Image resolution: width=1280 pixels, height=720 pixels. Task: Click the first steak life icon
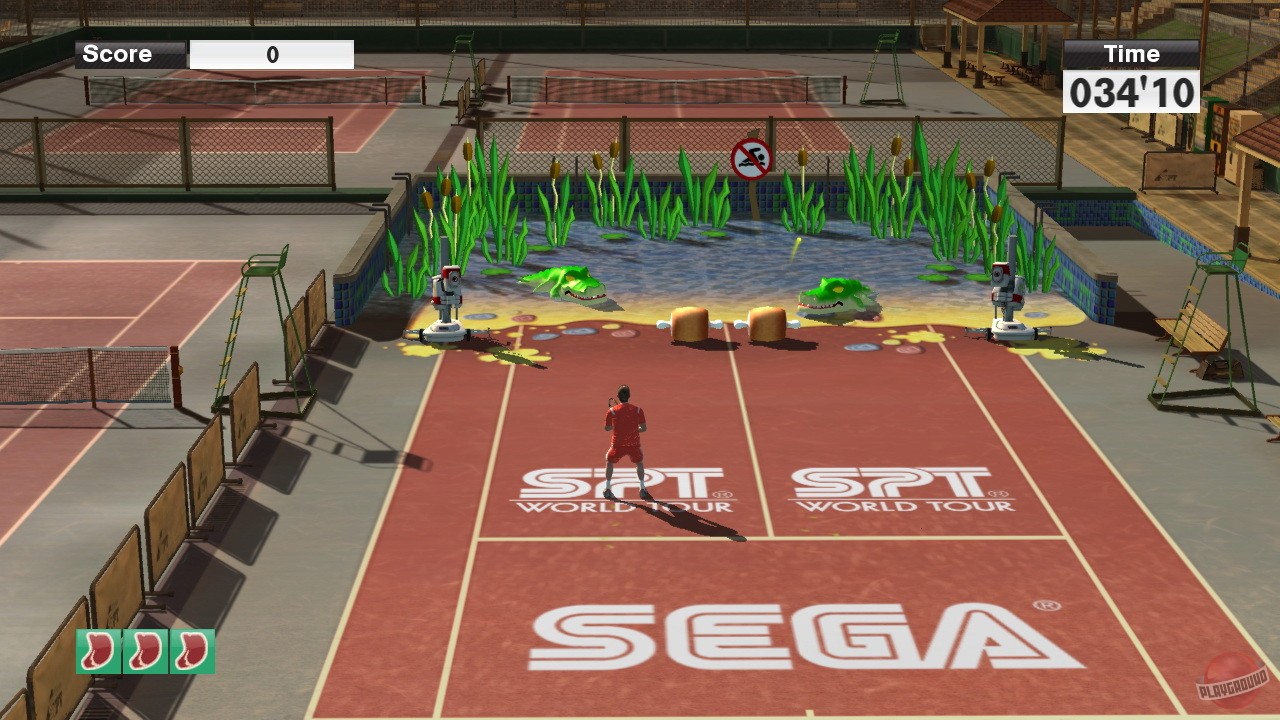coord(97,651)
